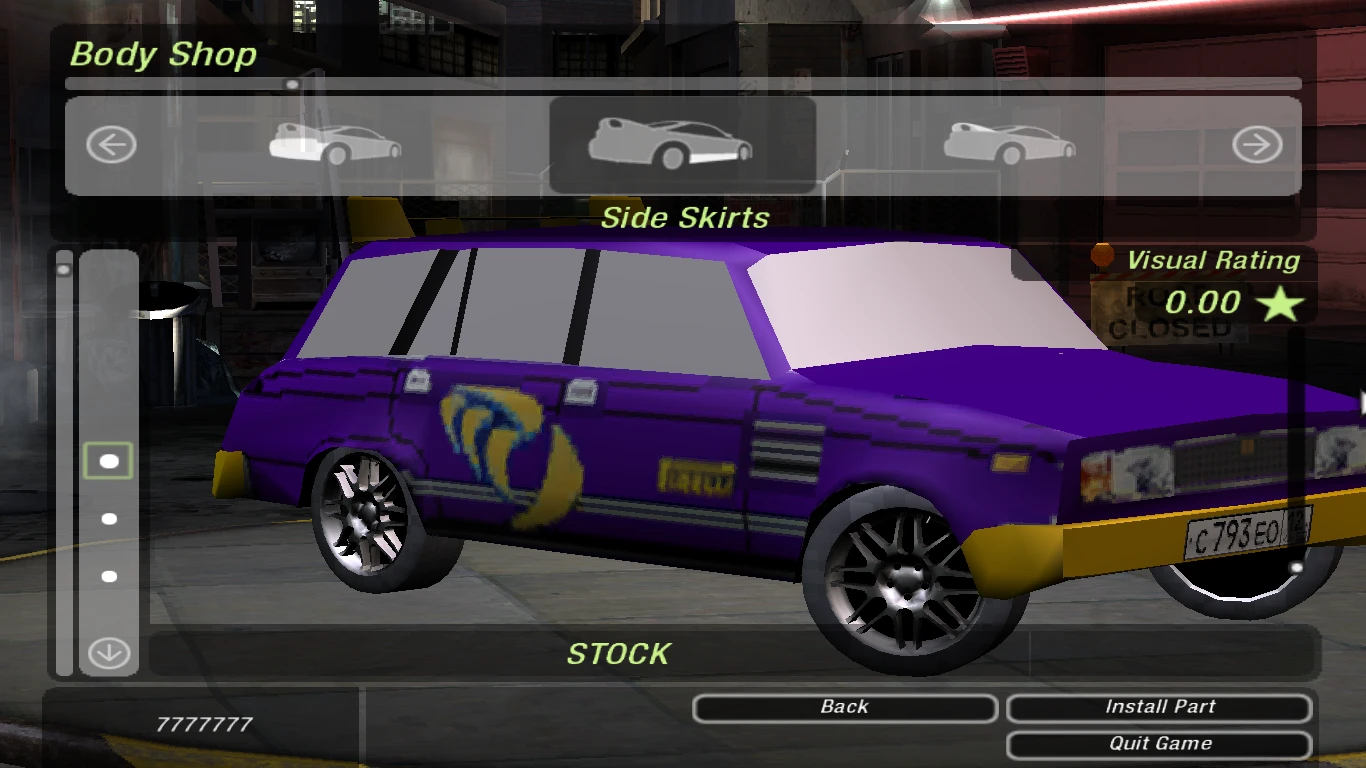This screenshot has height=768, width=1366.
Task: Select the highlighted category radio dot
Action: (x=108, y=460)
